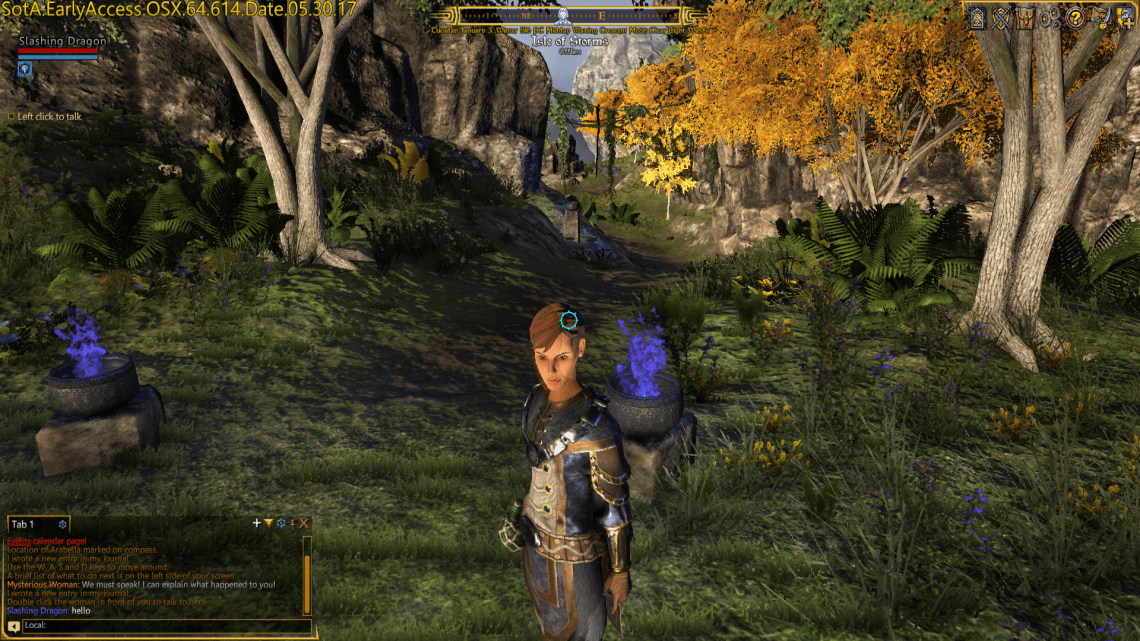Open the chat filter funnel
Viewport: 1140px width, 641px height.
(268, 523)
